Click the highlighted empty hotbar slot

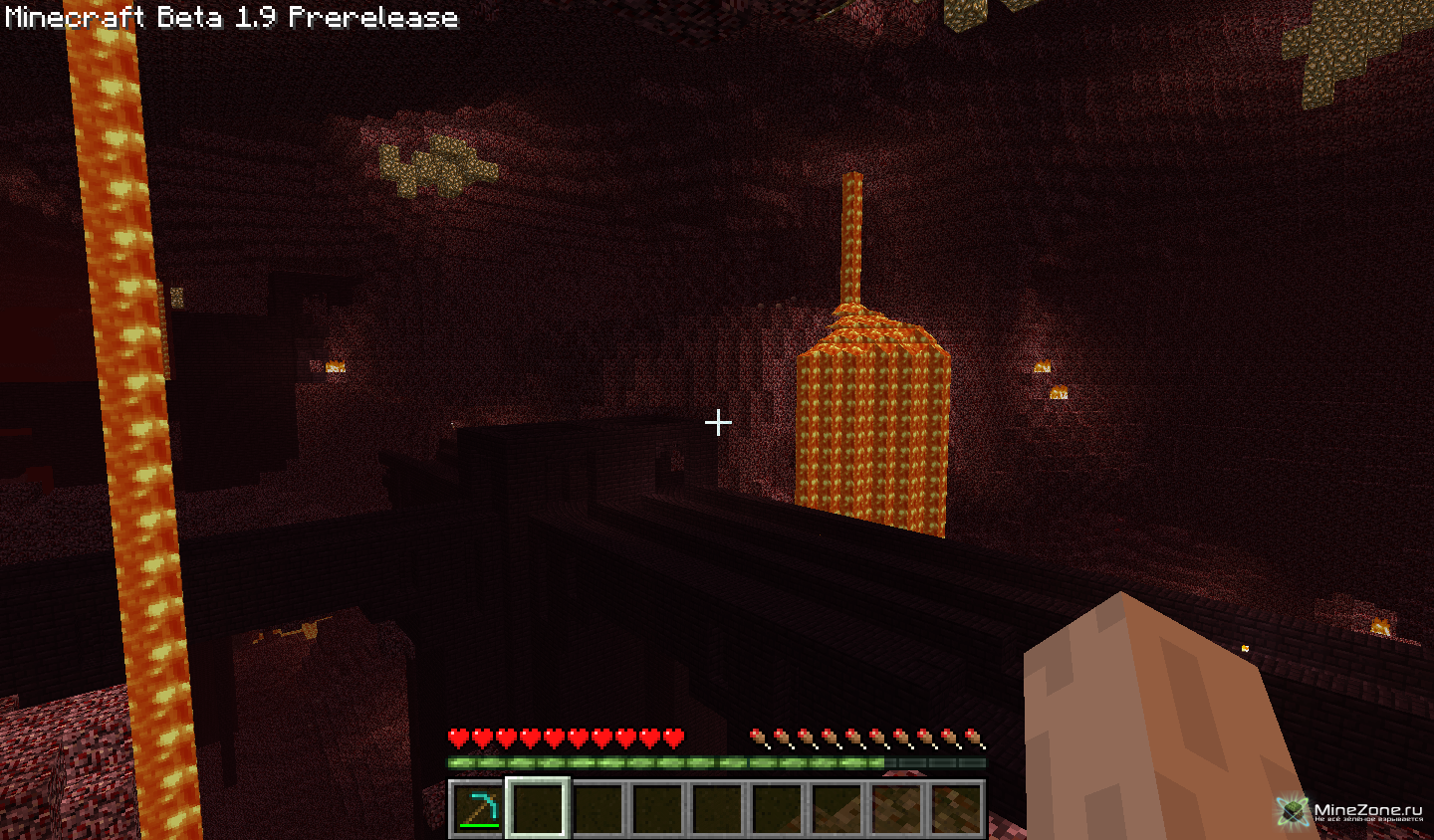point(538,807)
